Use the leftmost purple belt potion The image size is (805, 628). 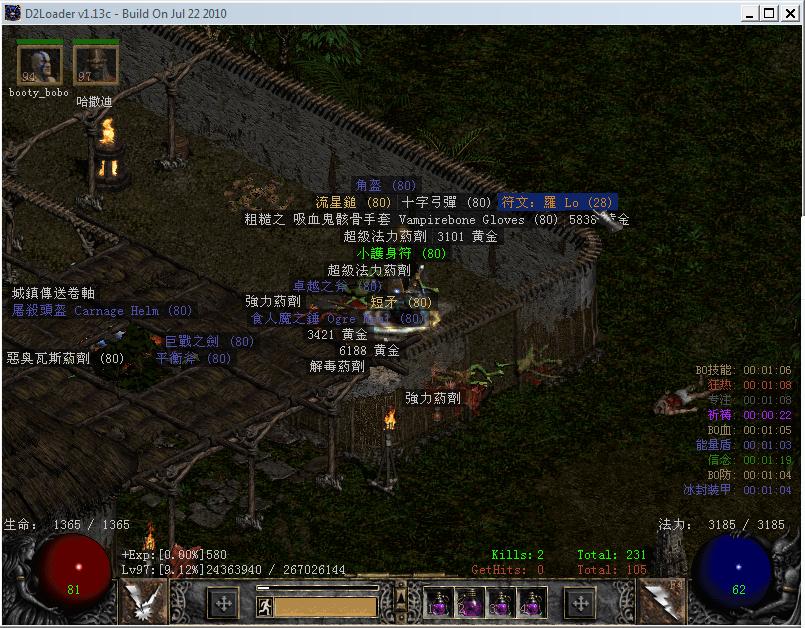tap(437, 603)
